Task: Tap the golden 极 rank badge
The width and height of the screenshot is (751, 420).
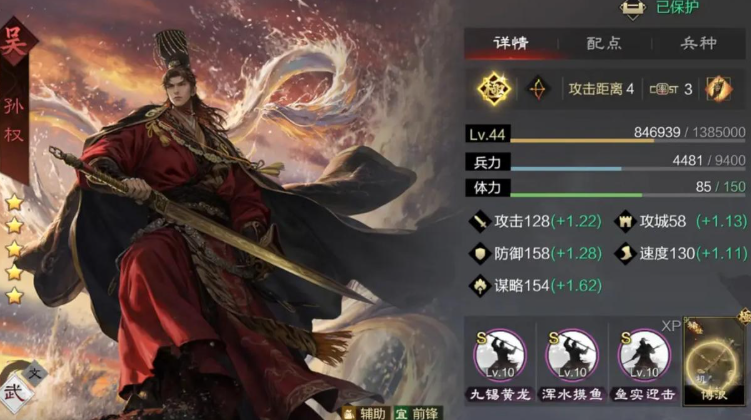Action: (493, 89)
